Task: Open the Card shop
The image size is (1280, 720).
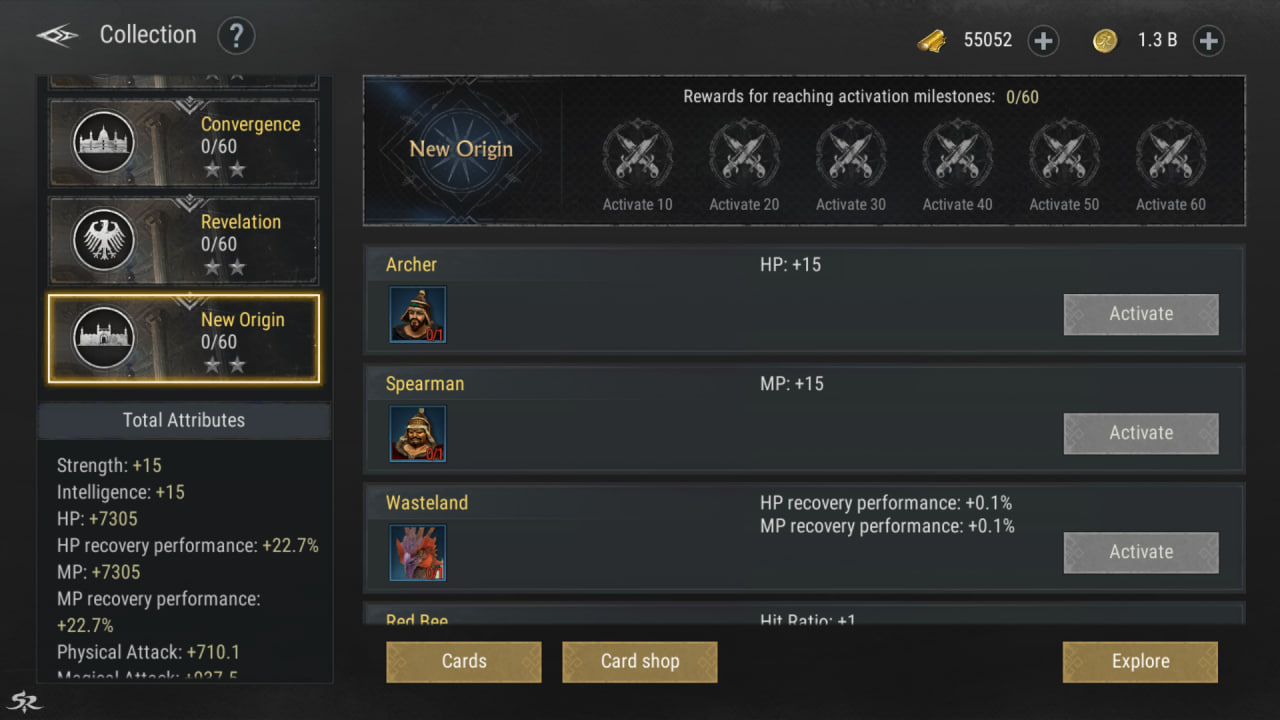Action: point(640,662)
